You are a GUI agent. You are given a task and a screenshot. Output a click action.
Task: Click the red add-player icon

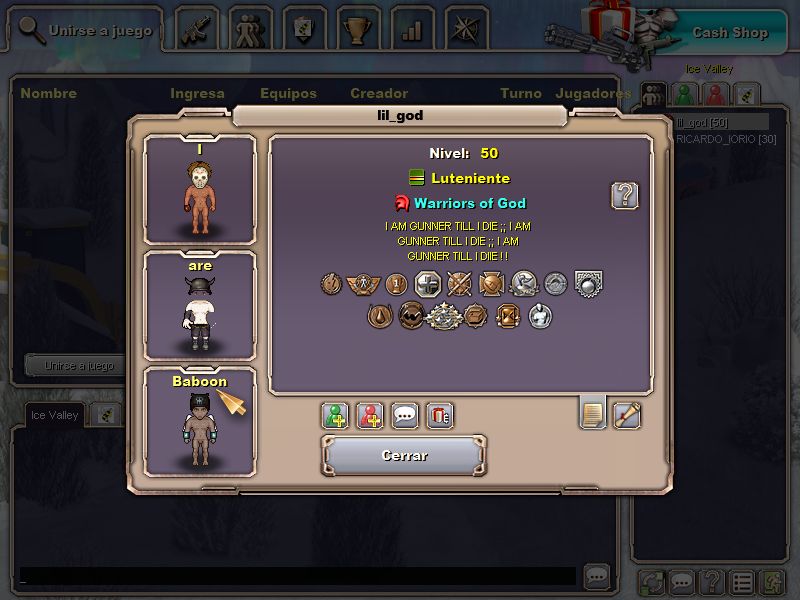(x=370, y=415)
